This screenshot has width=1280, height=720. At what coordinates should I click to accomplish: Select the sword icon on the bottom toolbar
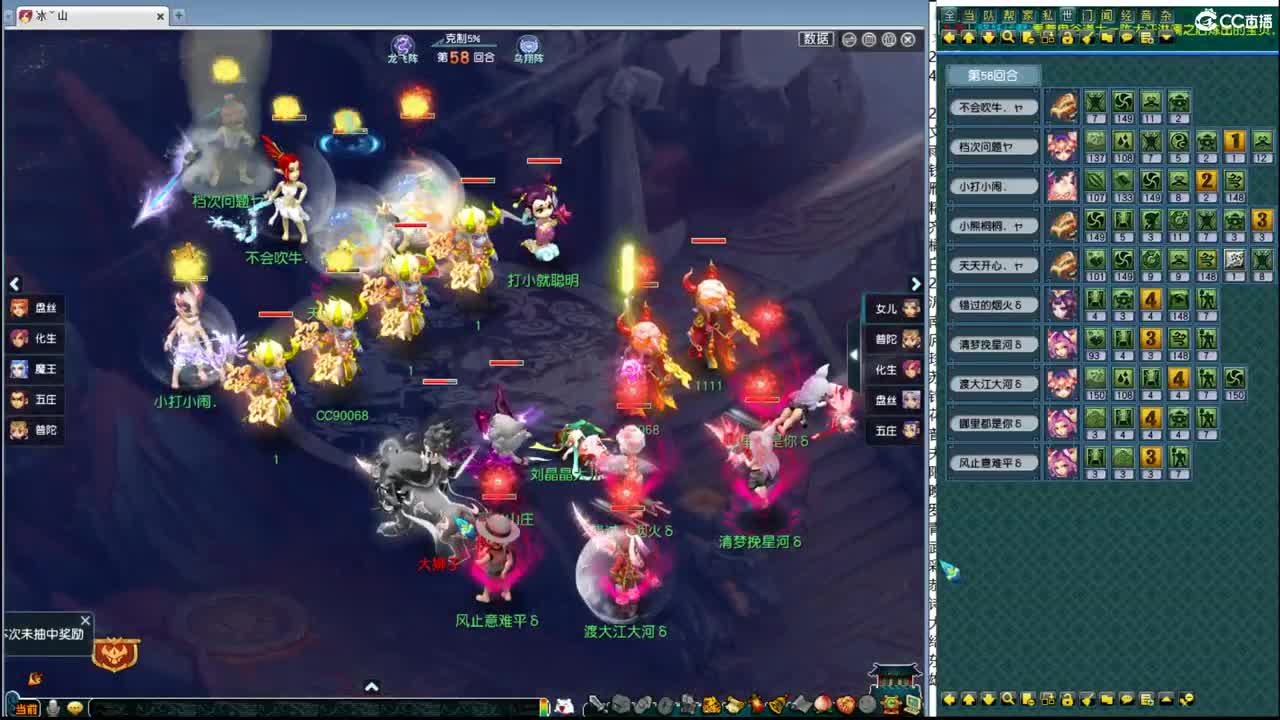click(x=599, y=703)
